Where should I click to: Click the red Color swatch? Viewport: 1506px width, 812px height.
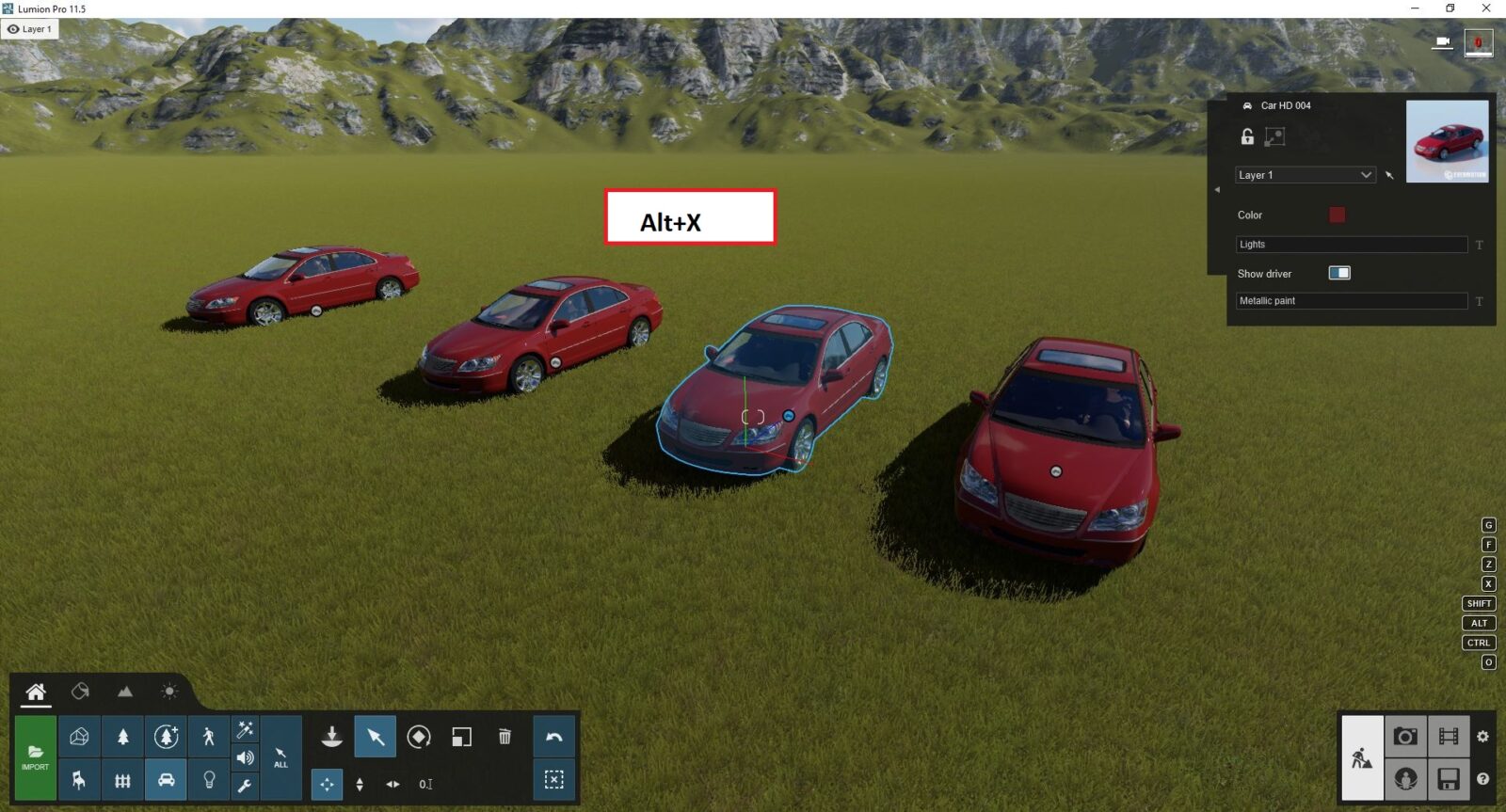point(1337,215)
